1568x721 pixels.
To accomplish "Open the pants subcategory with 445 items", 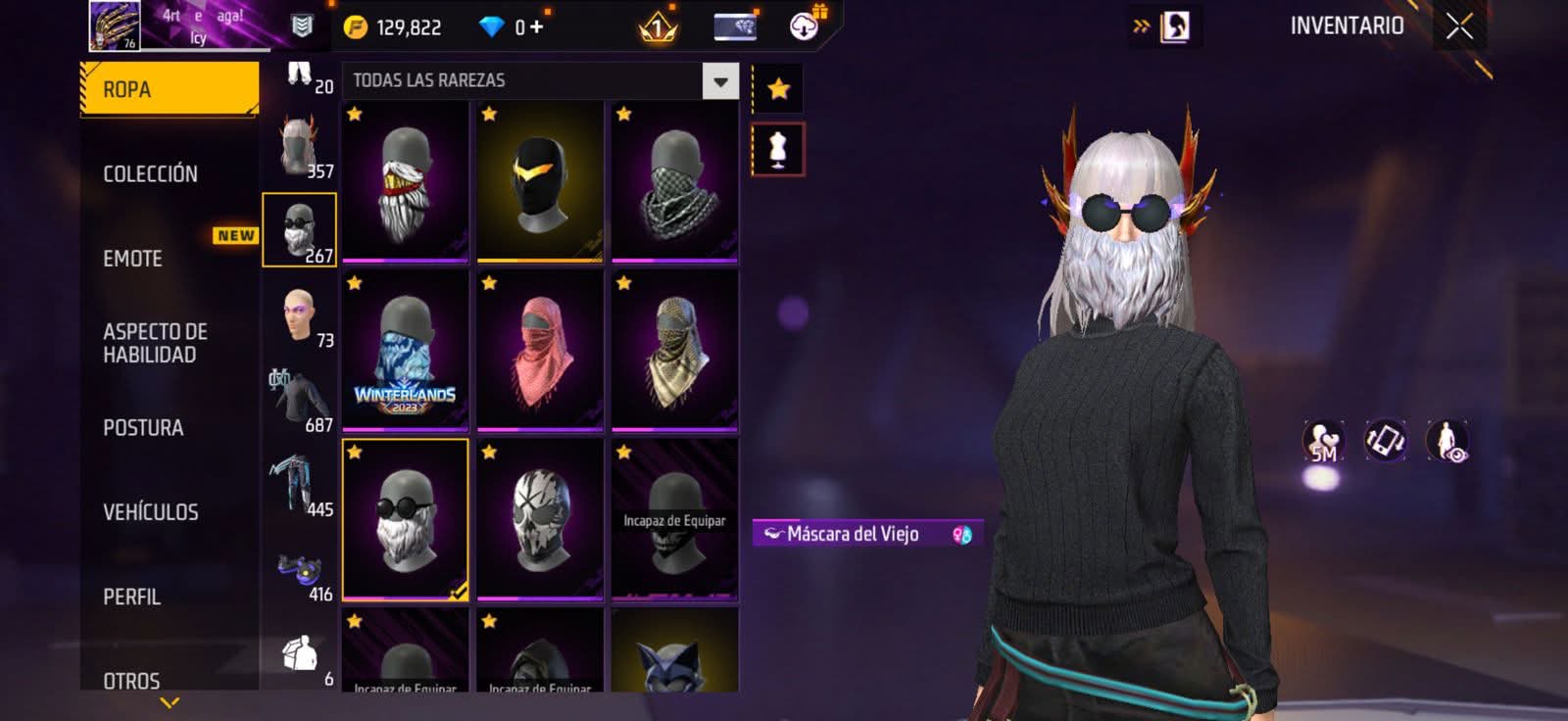I will 300,486.
